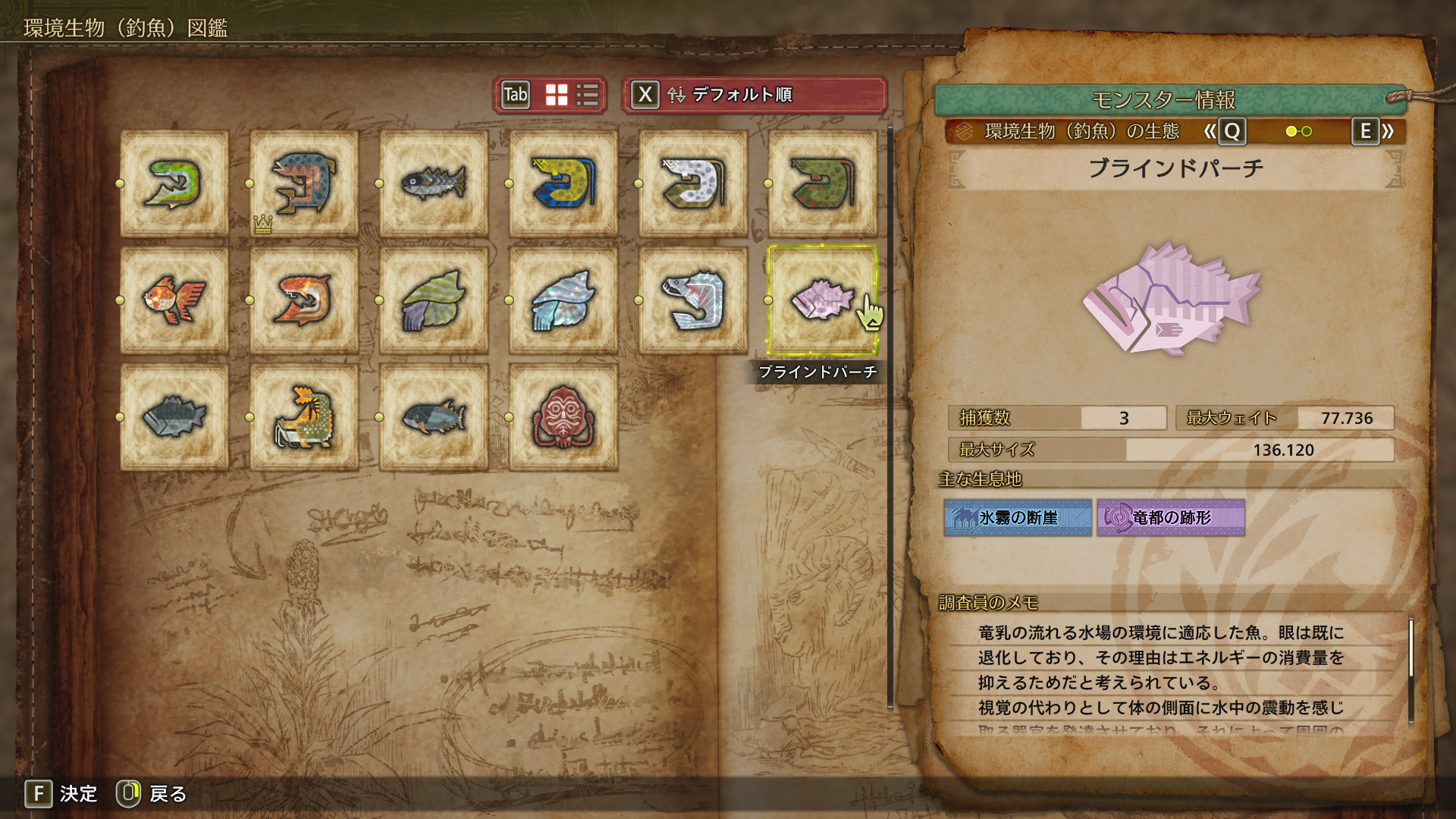The height and width of the screenshot is (819, 1456).
Task: Switch to the list view layout
Action: (x=588, y=95)
